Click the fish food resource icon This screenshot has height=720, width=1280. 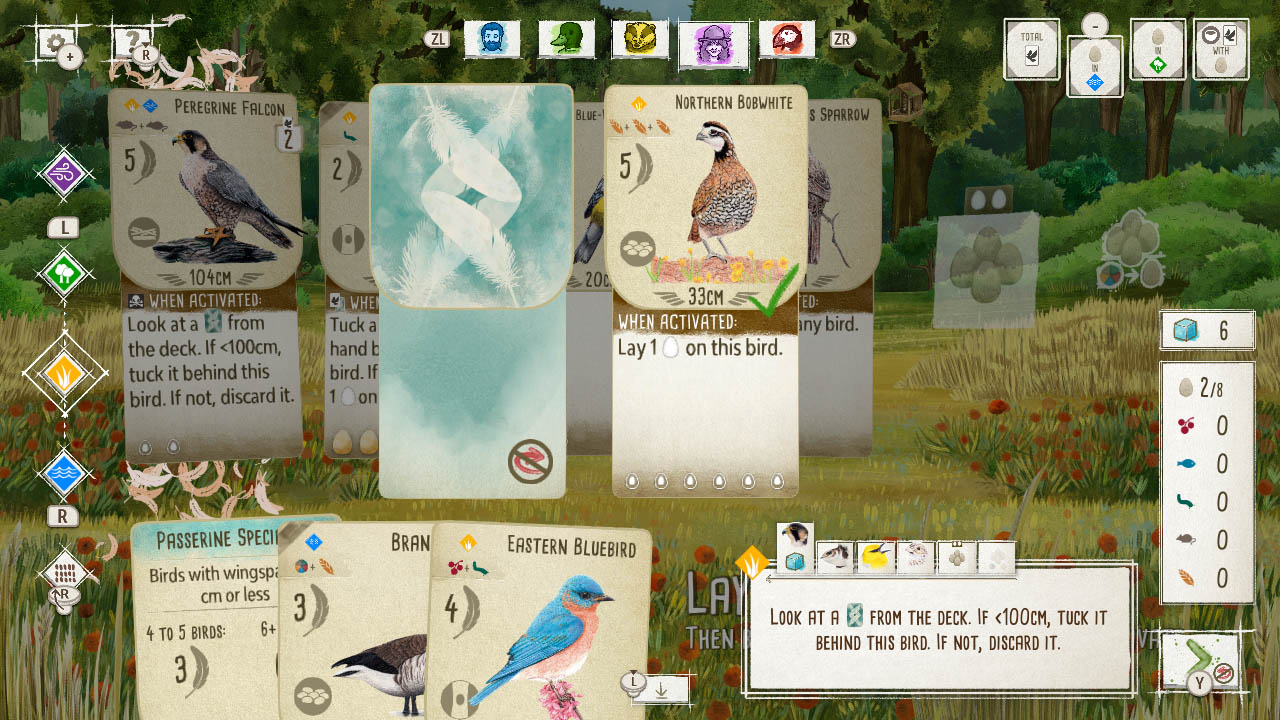coord(1185,463)
